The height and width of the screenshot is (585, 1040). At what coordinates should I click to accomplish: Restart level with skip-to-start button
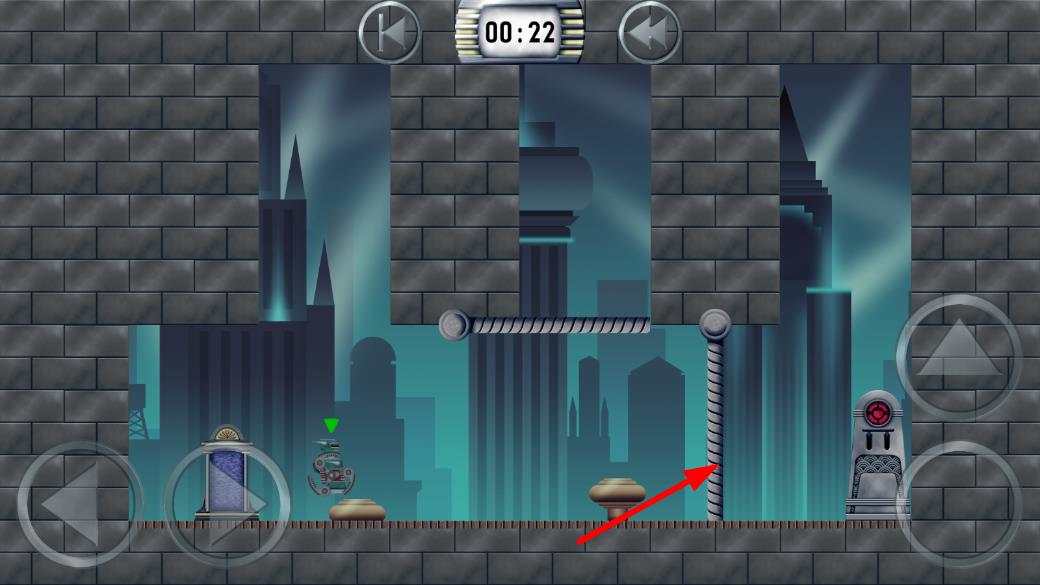tap(389, 32)
